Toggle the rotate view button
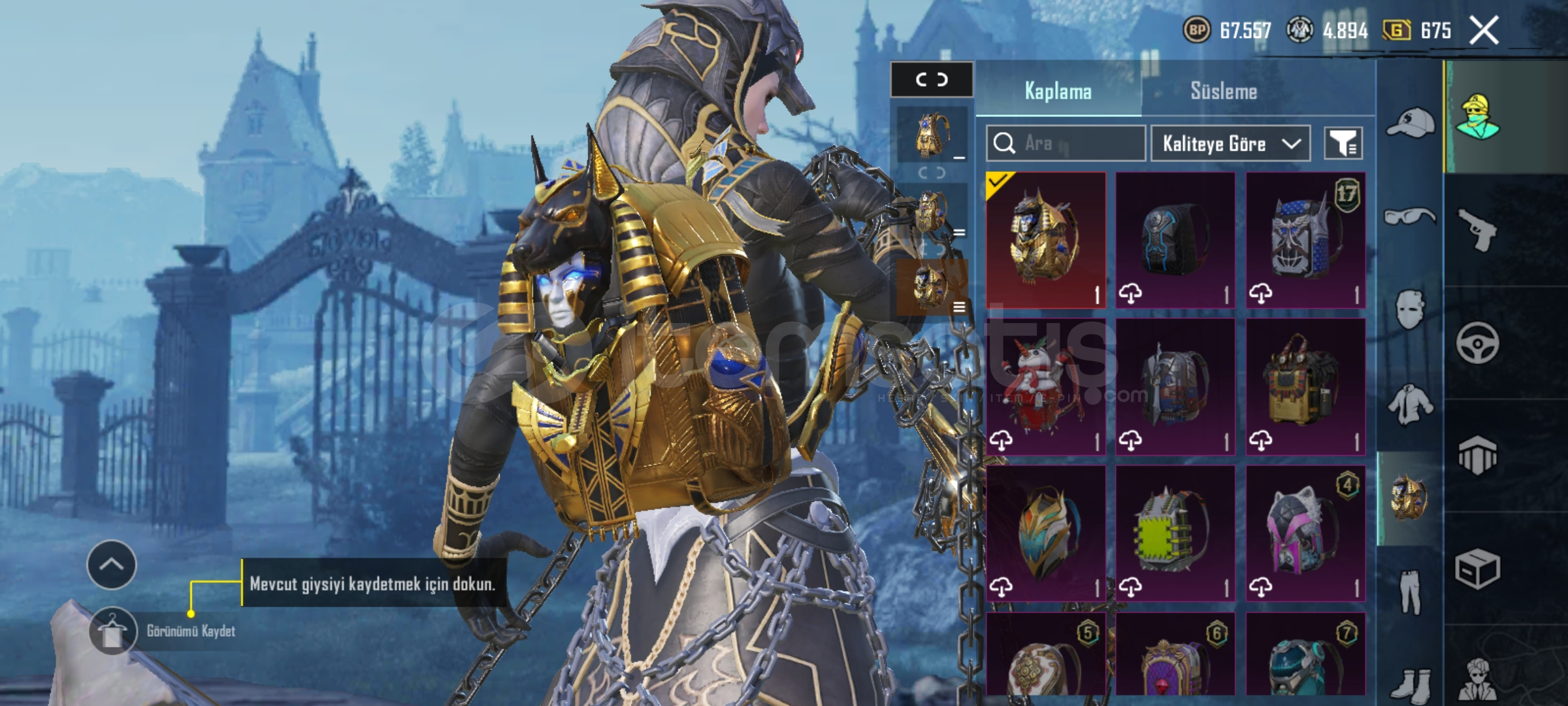1568x706 pixels. [932, 80]
